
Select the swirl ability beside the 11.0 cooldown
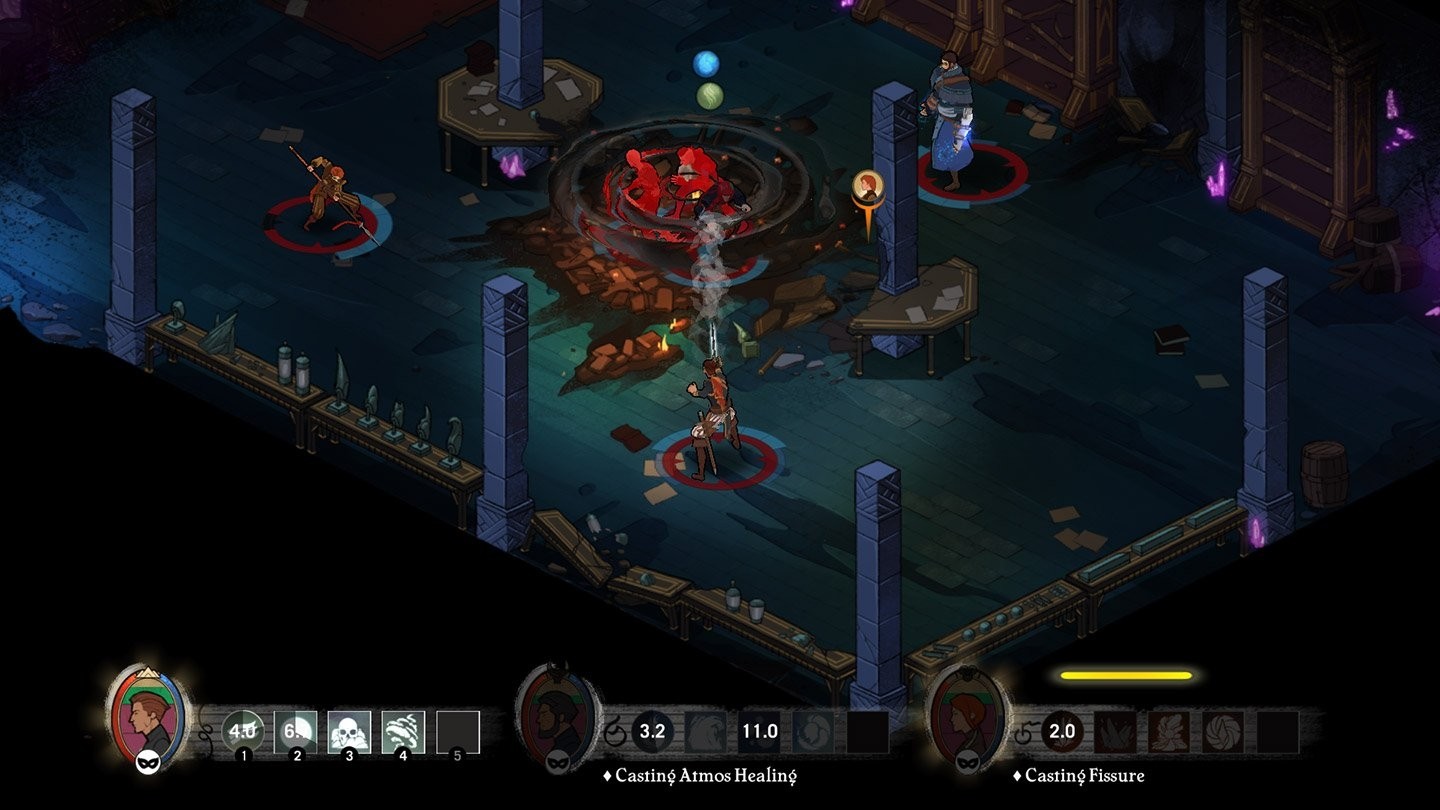pos(815,731)
